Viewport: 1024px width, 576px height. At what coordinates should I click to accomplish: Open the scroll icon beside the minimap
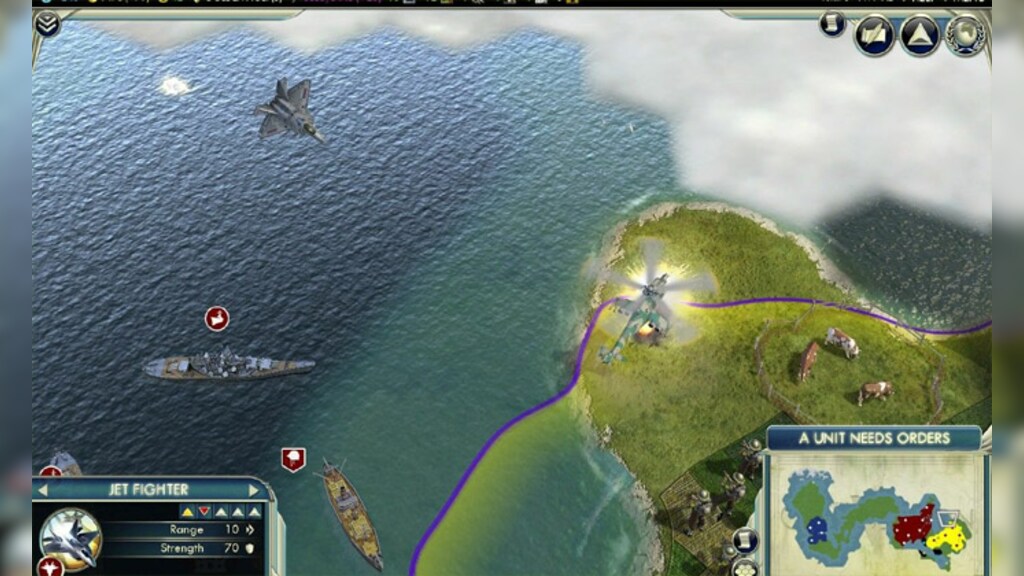744,541
